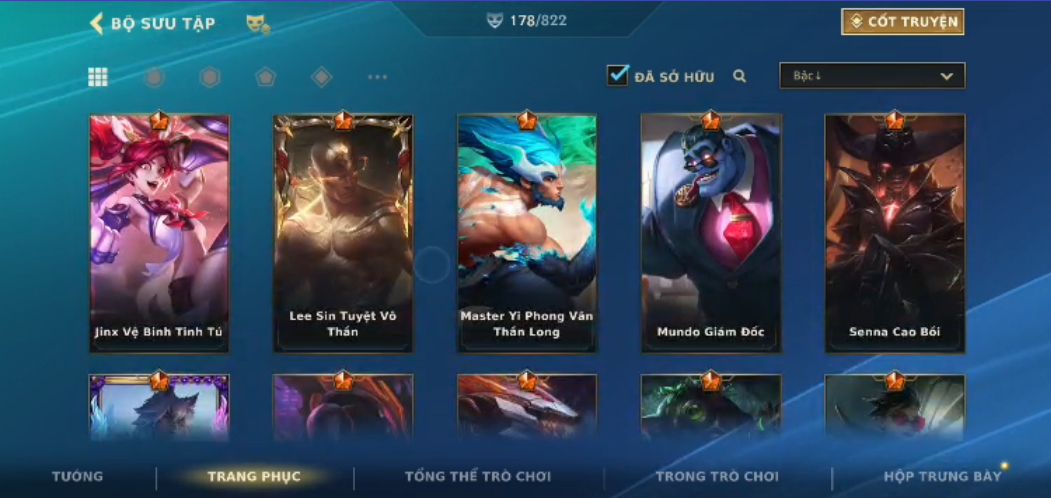Select the Jinx Vệ Binh Tinh Tú skin
Screen dimensions: 1051x498
pyautogui.click(x=159, y=233)
